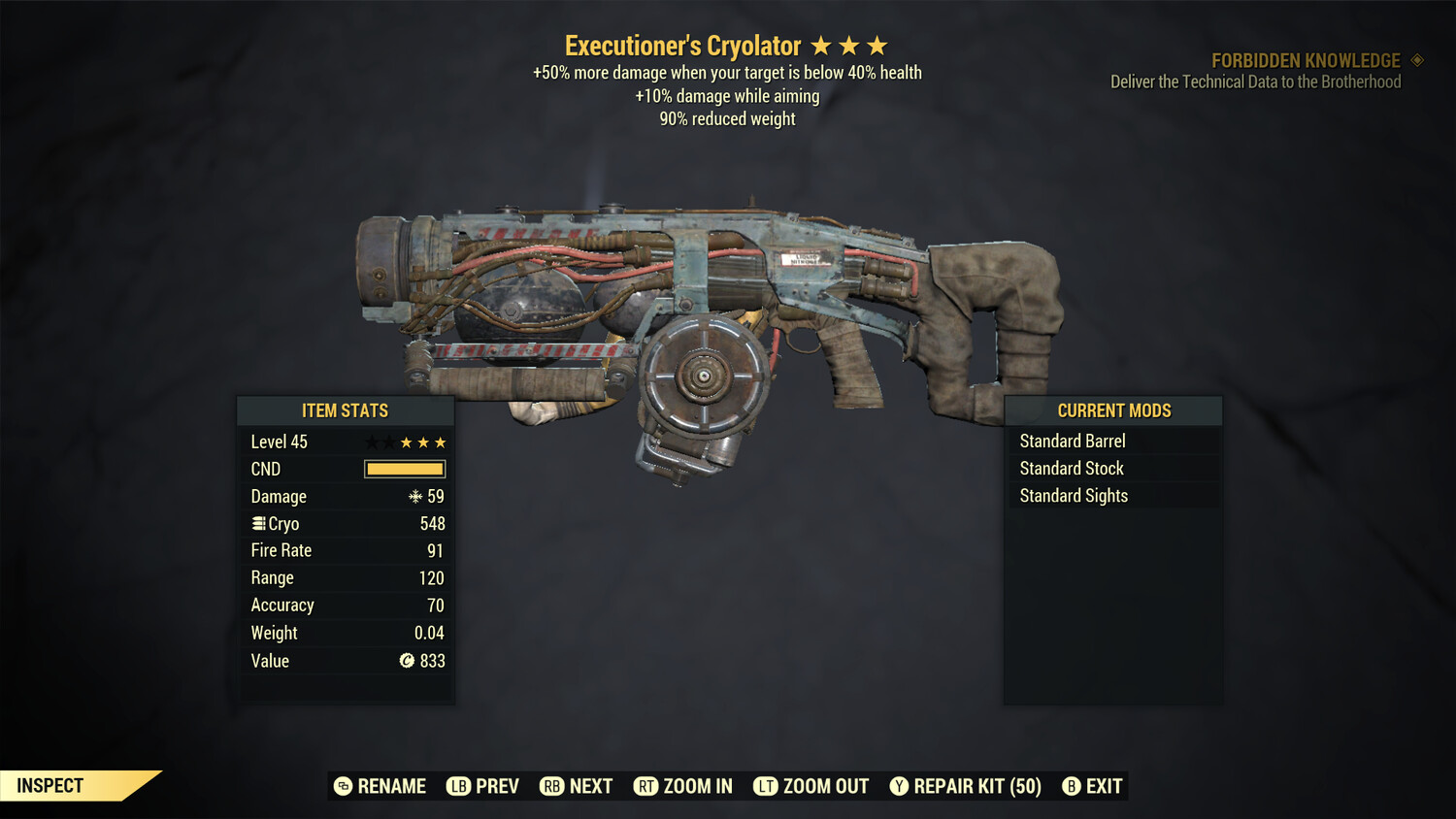Toggle the third gold star in item title

click(x=878, y=44)
